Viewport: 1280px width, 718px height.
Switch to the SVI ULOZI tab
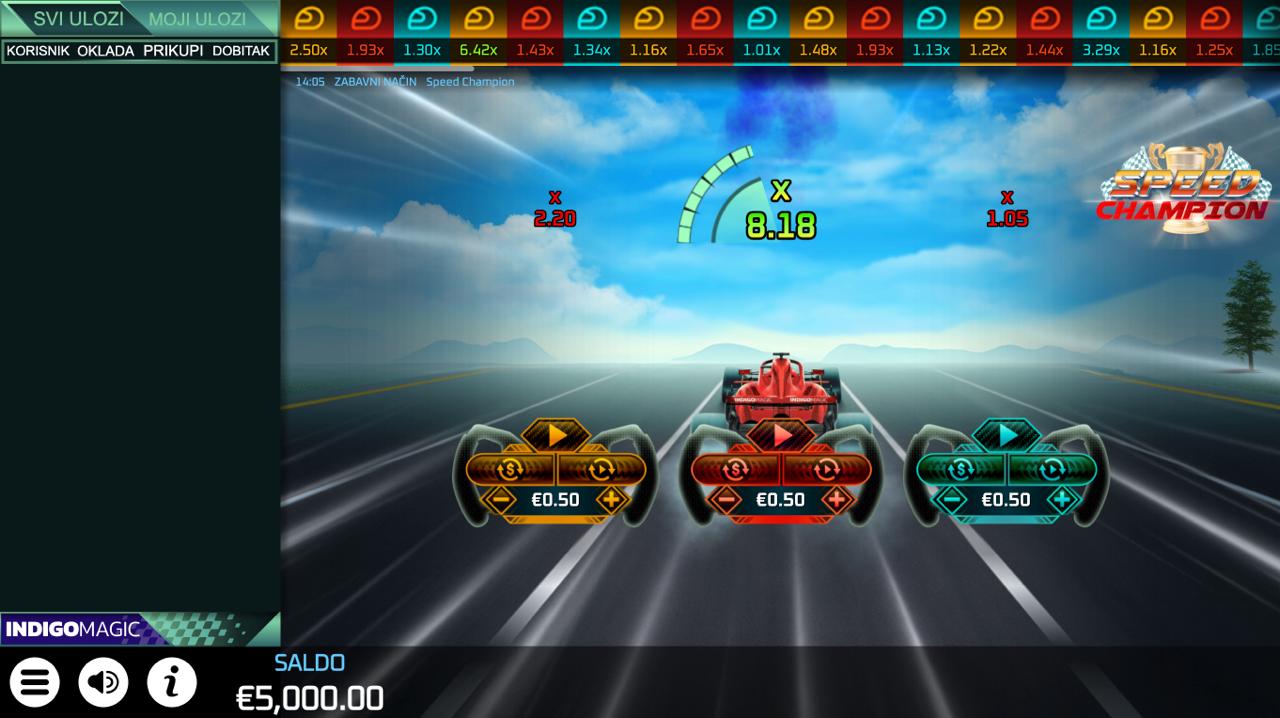pyautogui.click(x=78, y=19)
